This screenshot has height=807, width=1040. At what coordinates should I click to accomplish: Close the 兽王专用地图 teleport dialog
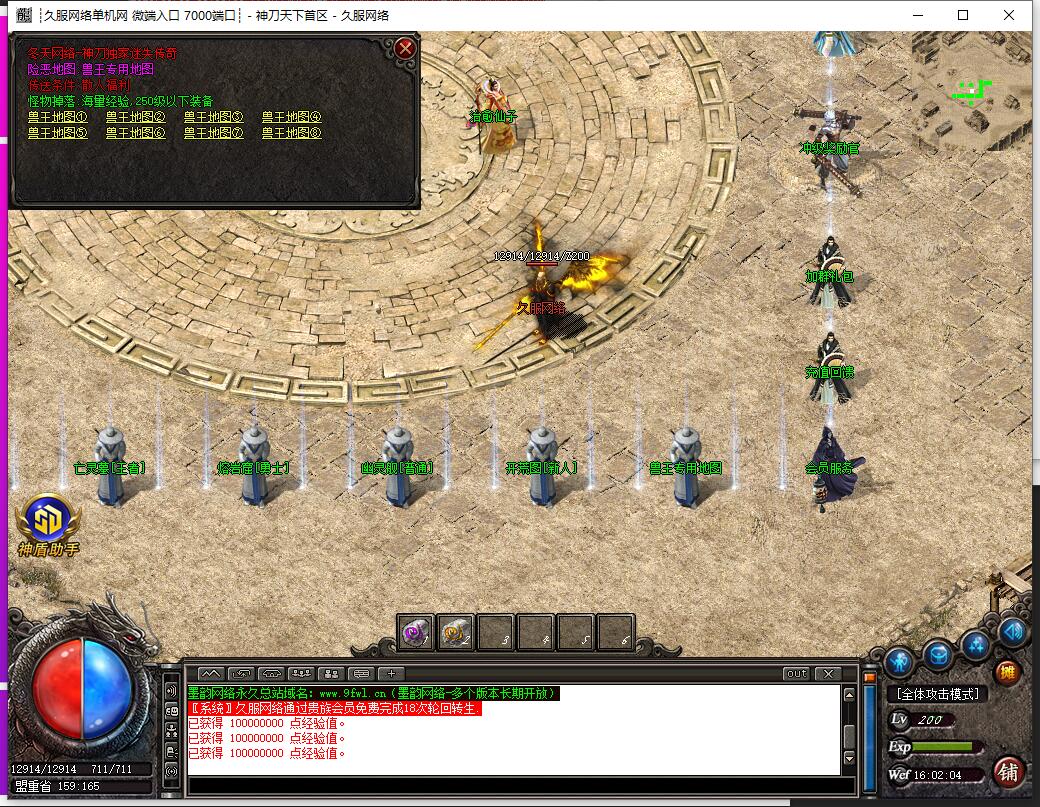tap(405, 48)
